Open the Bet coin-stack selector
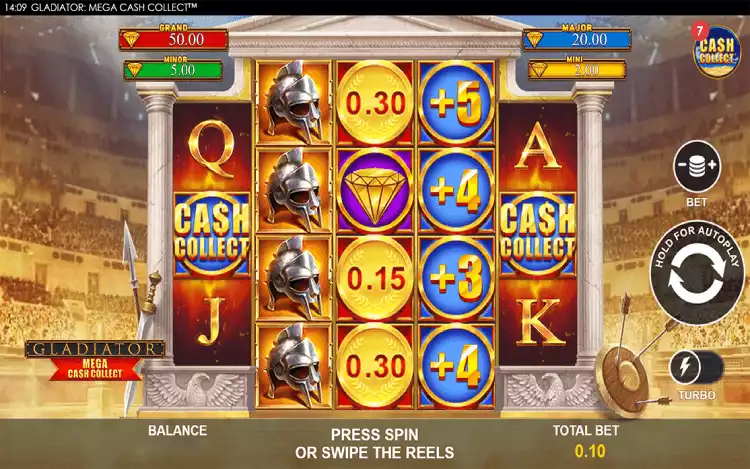Screen dimensions: 750x469 (698, 167)
